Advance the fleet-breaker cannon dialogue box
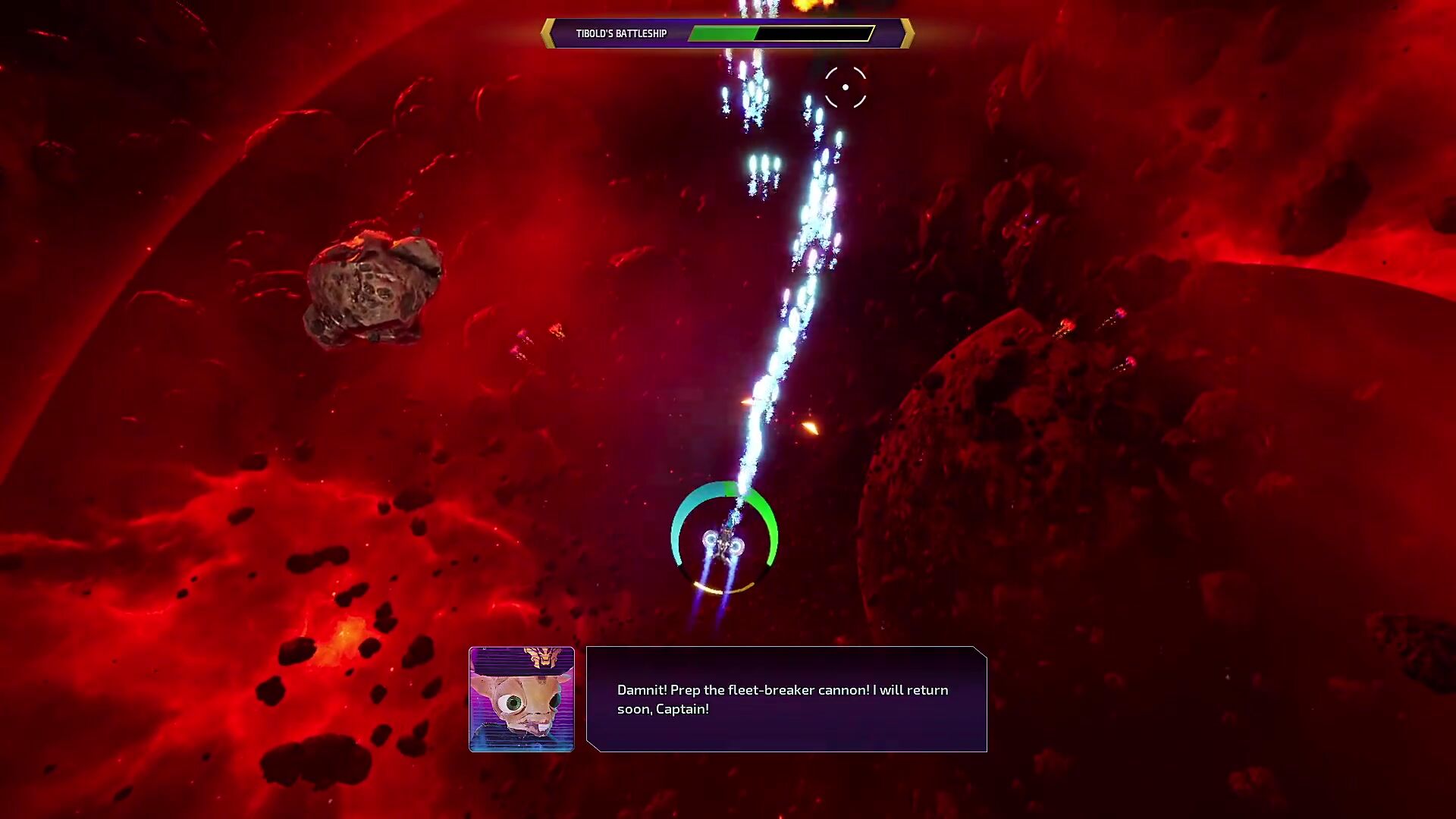 pyautogui.click(x=786, y=699)
